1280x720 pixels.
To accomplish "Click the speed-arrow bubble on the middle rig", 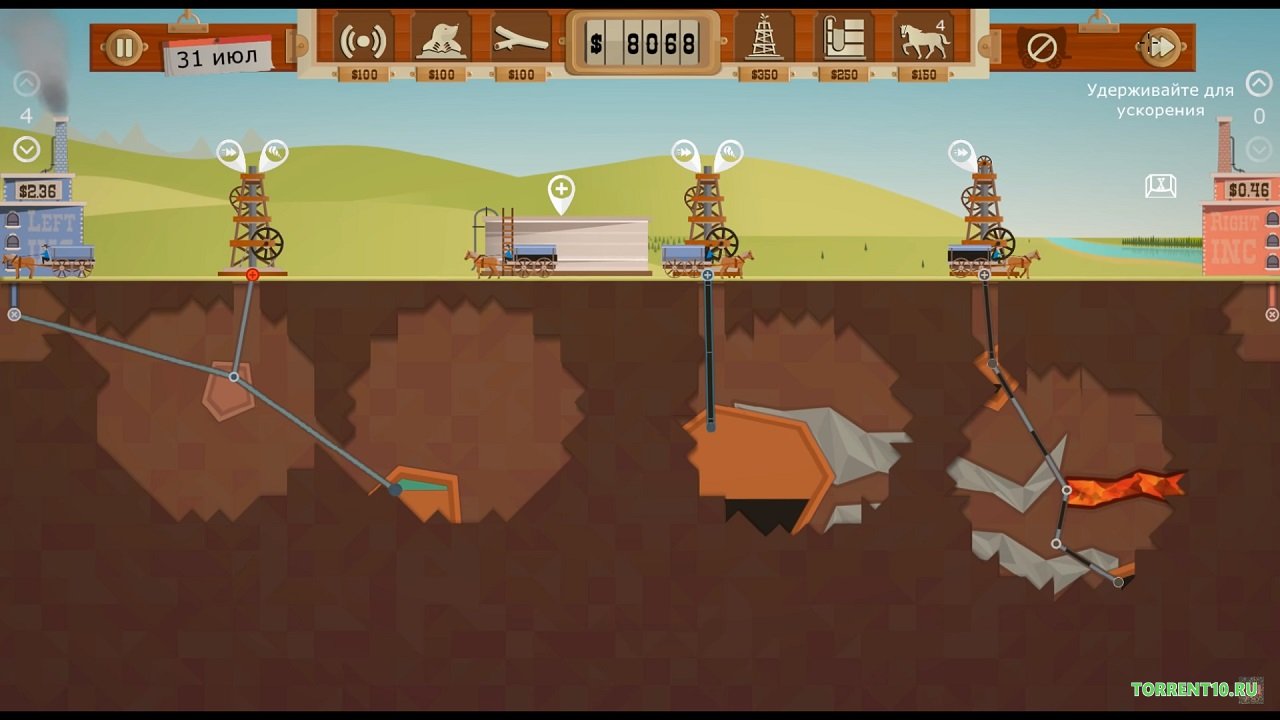I will click(x=685, y=153).
